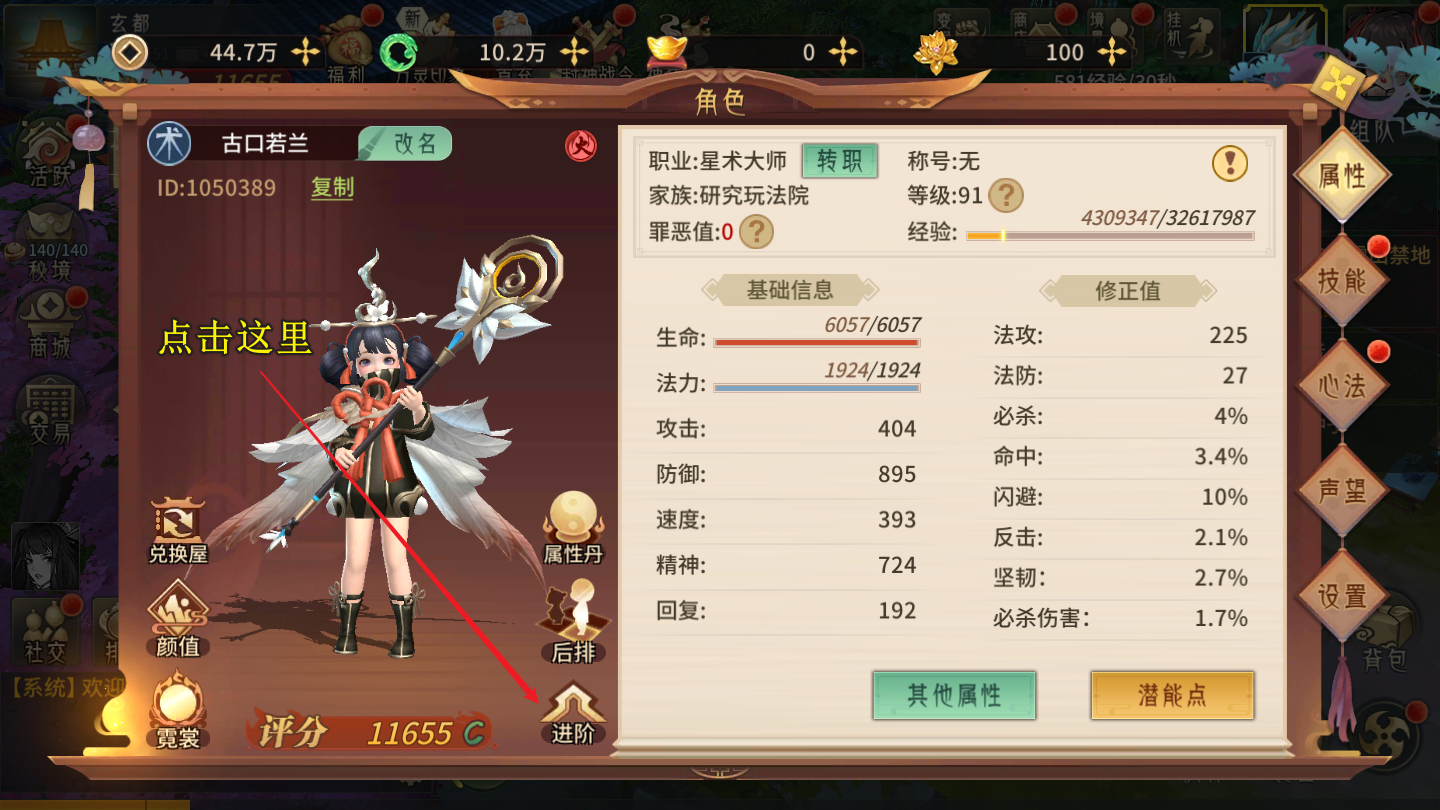The height and width of the screenshot is (810, 1440).
Task: Show help for 罪恶值 sin value
Action: coord(757,232)
